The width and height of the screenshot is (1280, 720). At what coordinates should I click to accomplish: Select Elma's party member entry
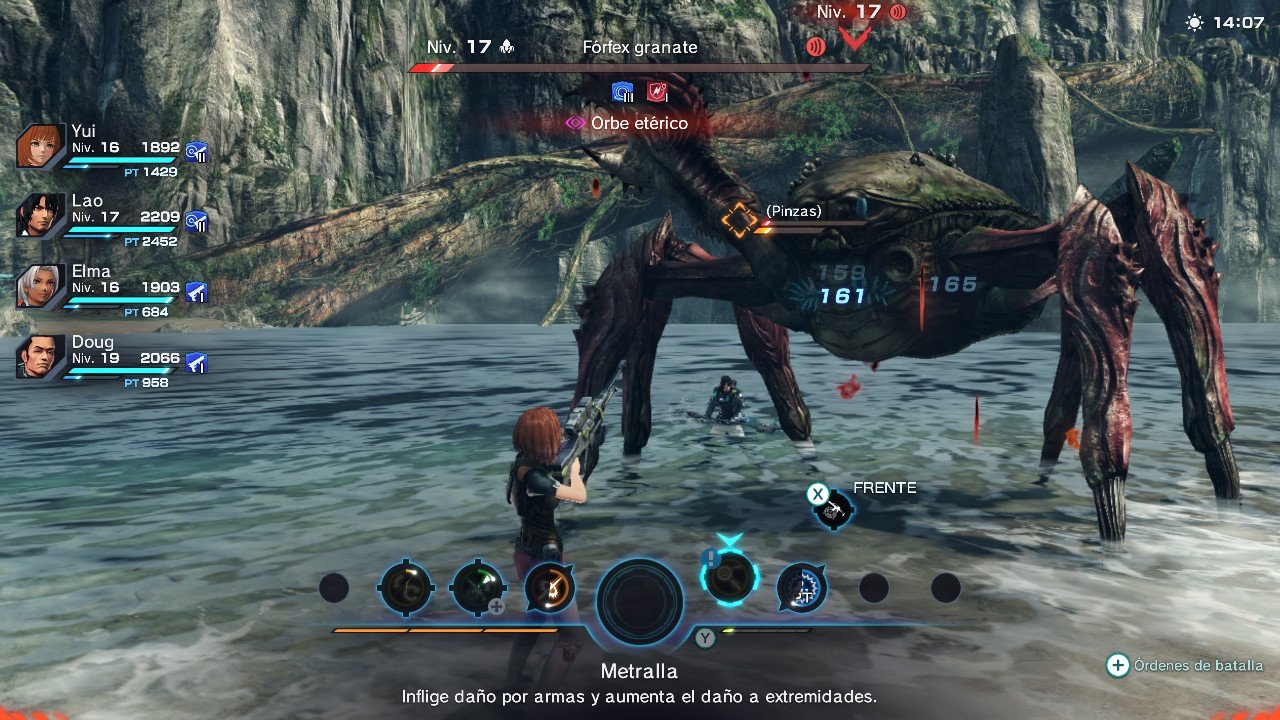(110, 285)
